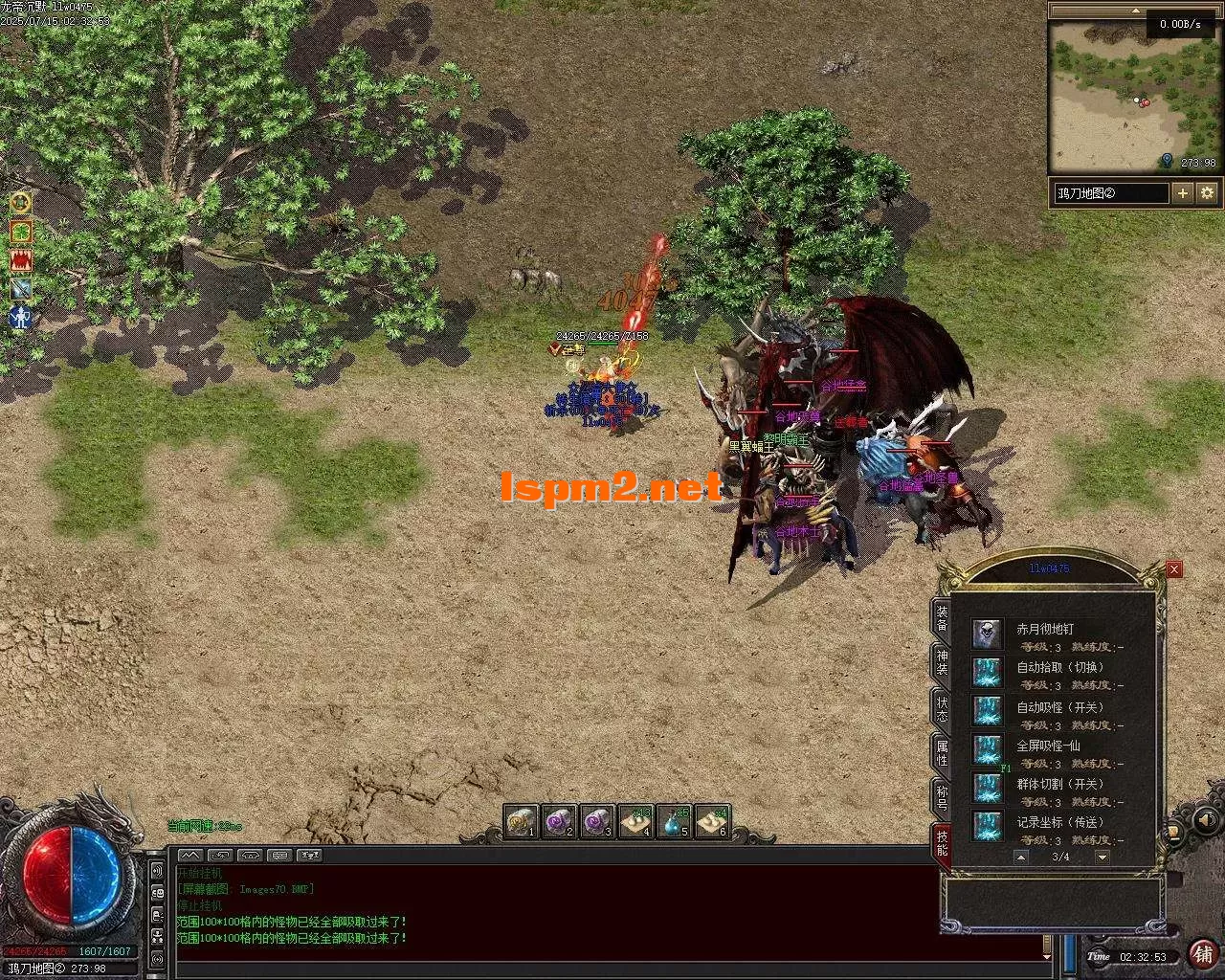Screen dimensions: 1225x980
Task: Click the 自动拾取（切换） skill
Action: click(987, 672)
